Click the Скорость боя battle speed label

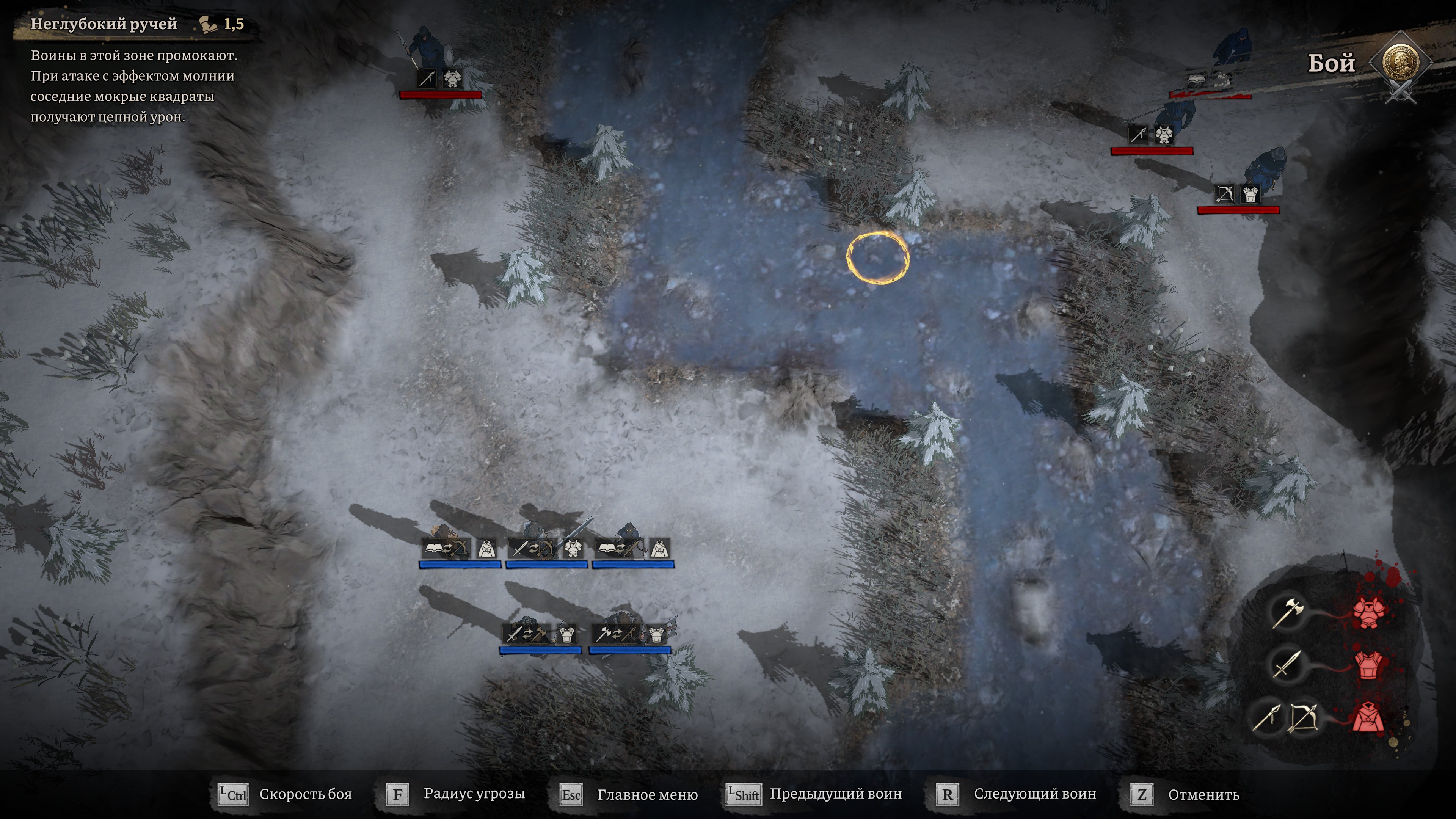pos(305,794)
